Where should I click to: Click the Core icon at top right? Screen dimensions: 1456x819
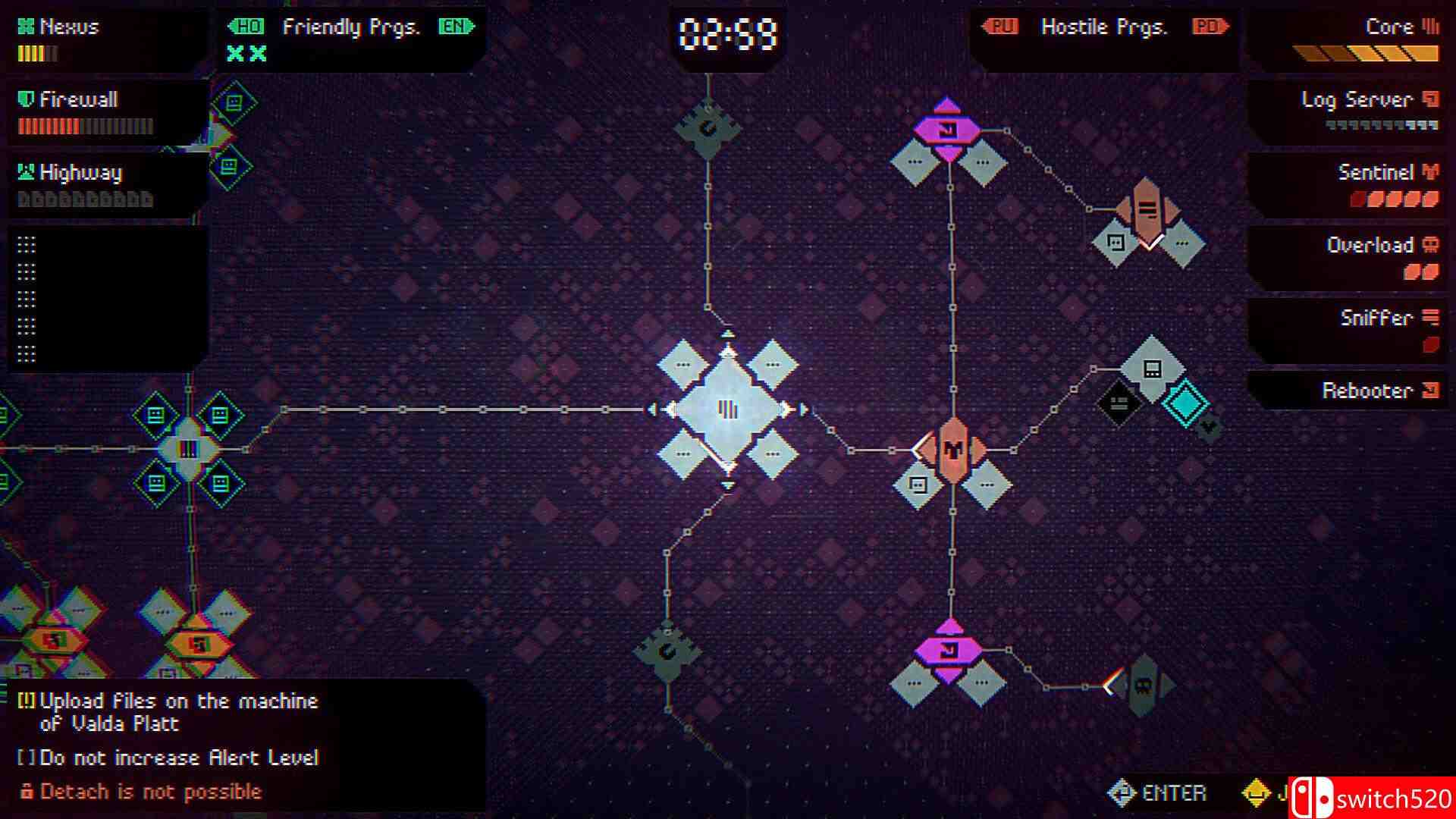click(1432, 27)
